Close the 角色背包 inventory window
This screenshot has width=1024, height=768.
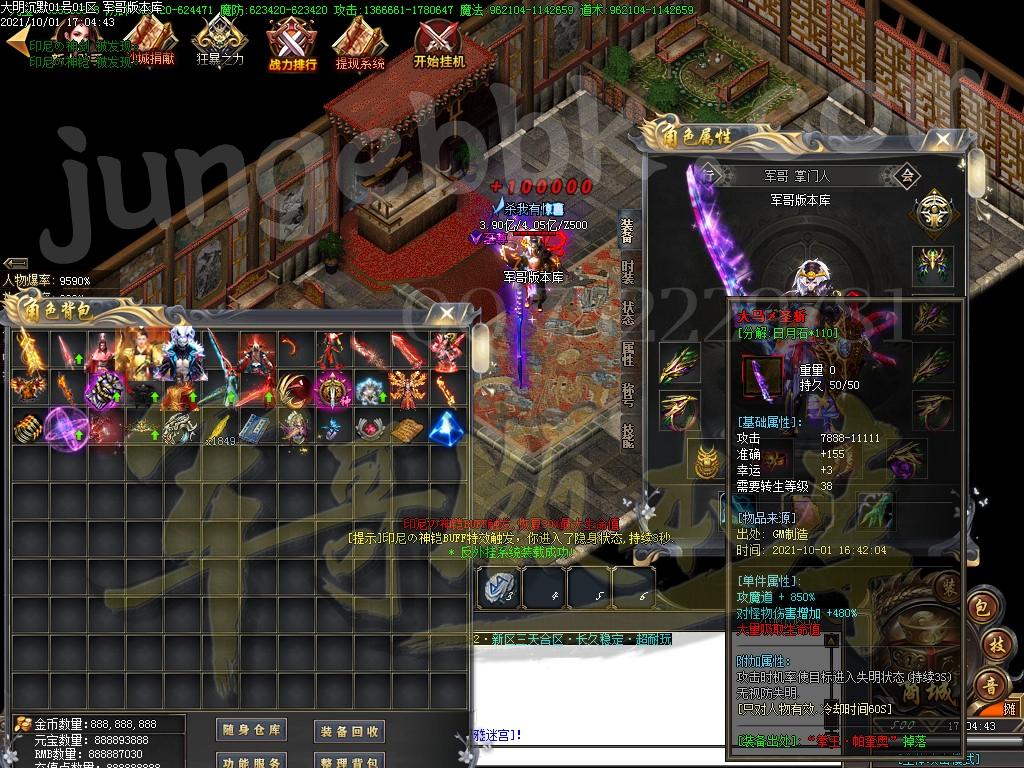click(x=443, y=313)
